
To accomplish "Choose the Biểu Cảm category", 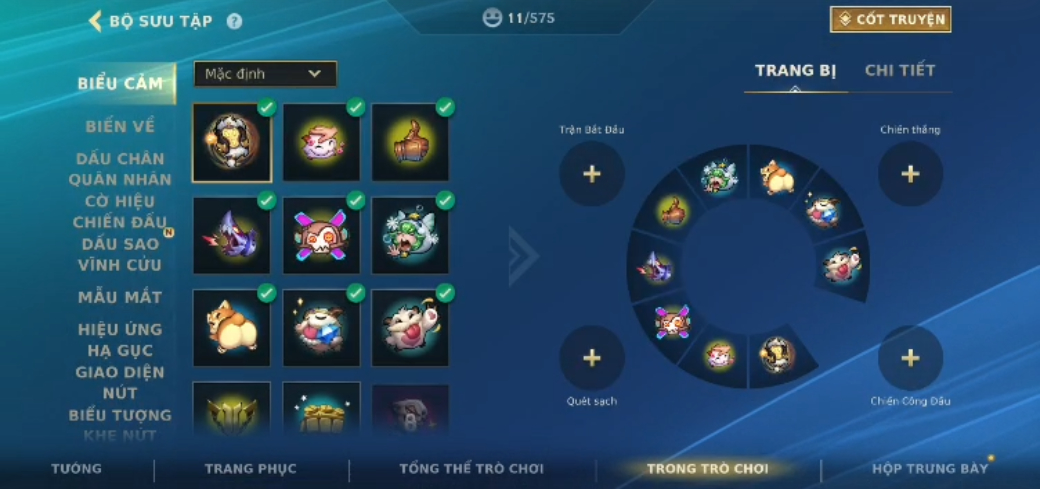I will point(120,83).
